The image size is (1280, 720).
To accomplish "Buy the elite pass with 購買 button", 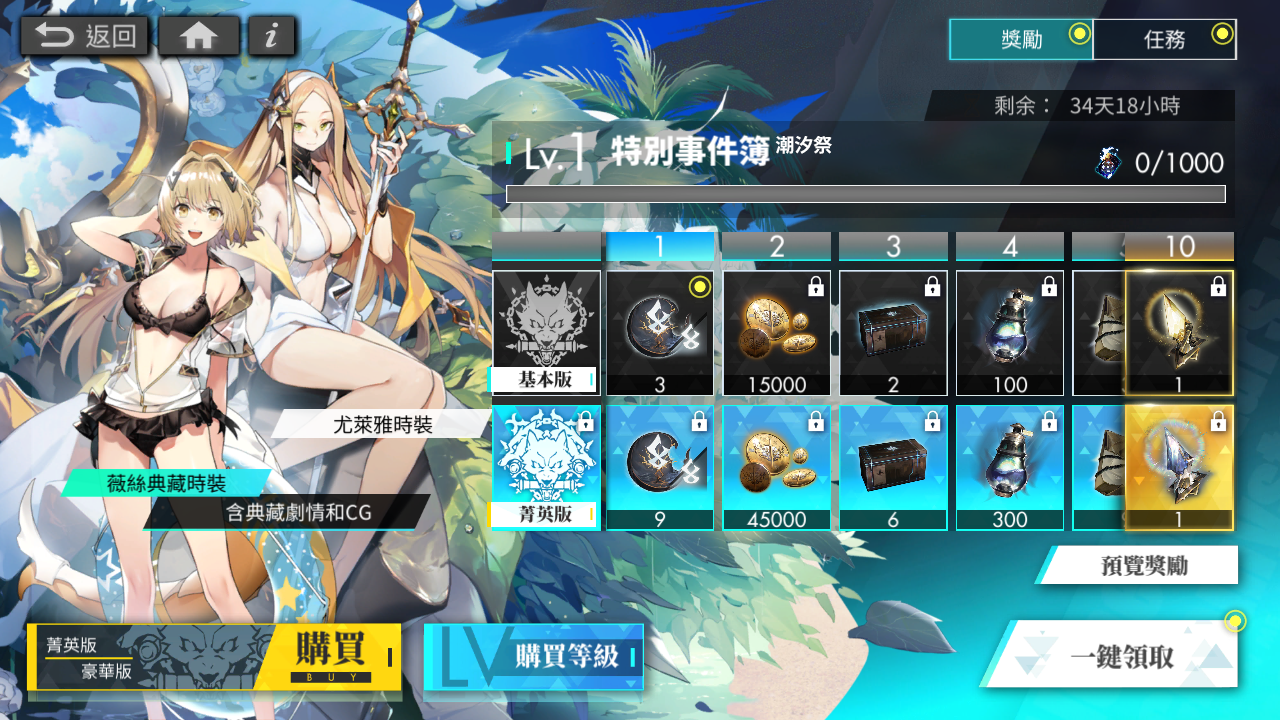I will 330,657.
